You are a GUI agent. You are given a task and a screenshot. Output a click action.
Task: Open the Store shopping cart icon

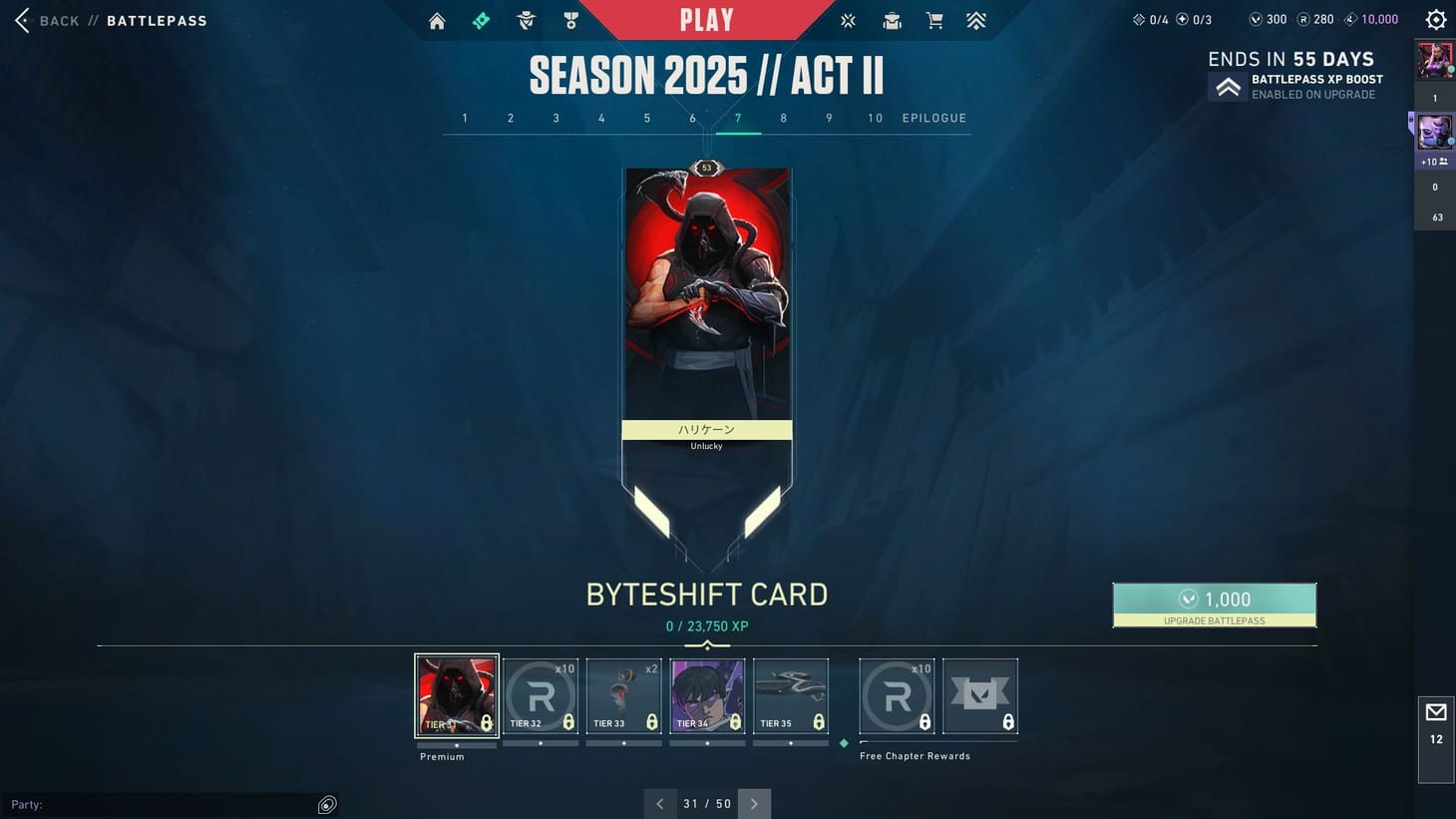[934, 20]
